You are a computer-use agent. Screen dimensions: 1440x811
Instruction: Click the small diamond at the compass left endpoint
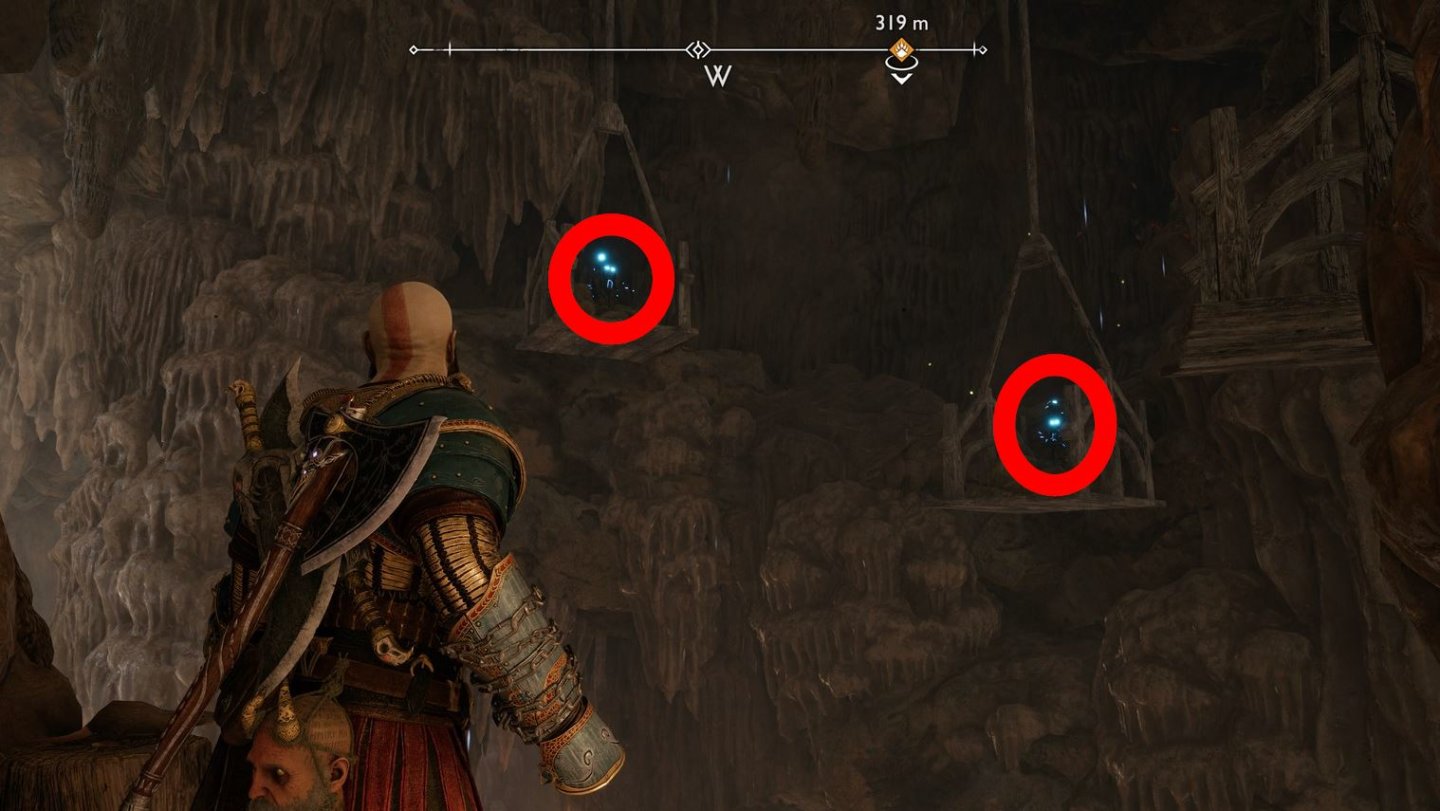coord(412,49)
